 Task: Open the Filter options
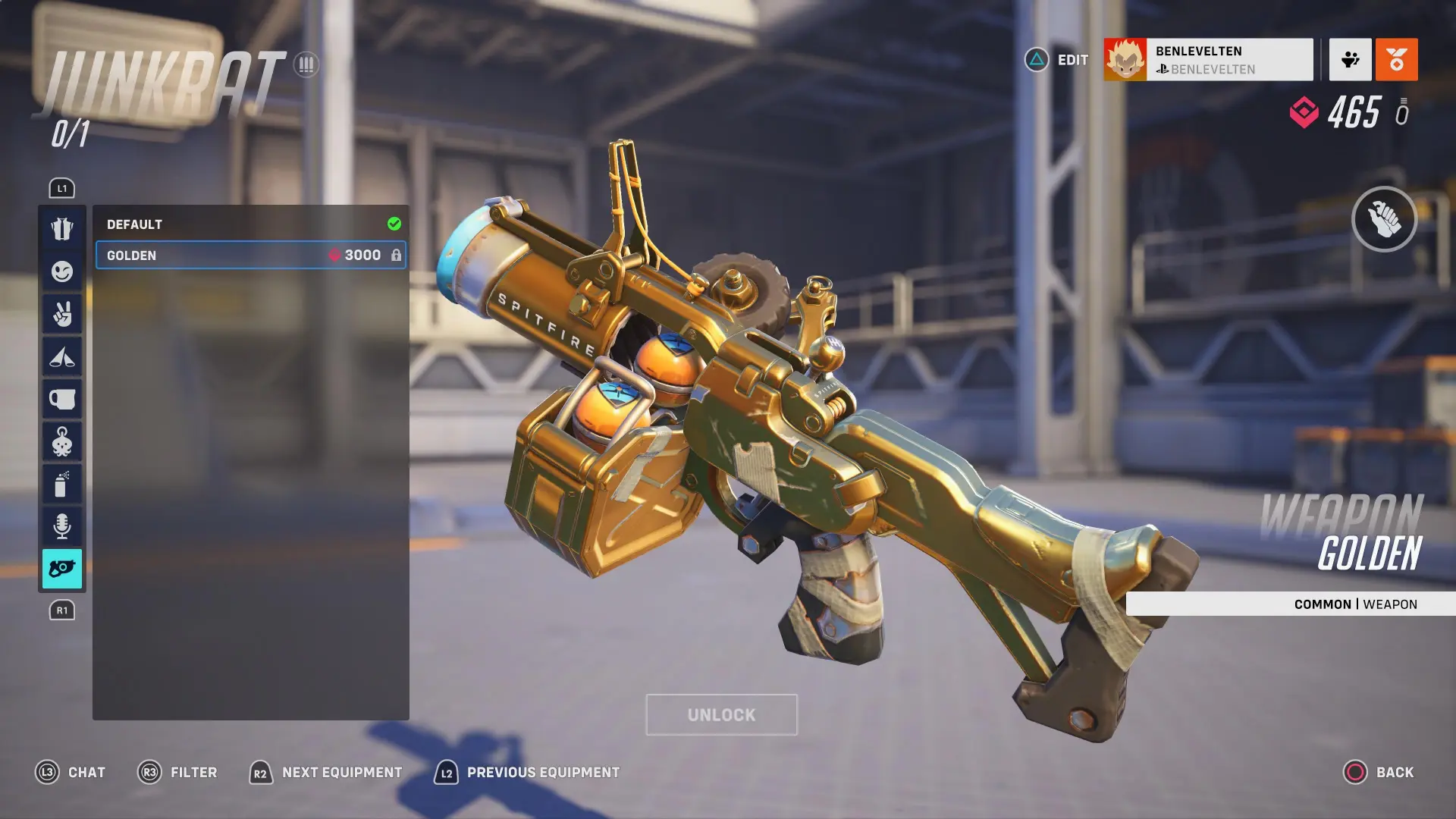tap(177, 772)
